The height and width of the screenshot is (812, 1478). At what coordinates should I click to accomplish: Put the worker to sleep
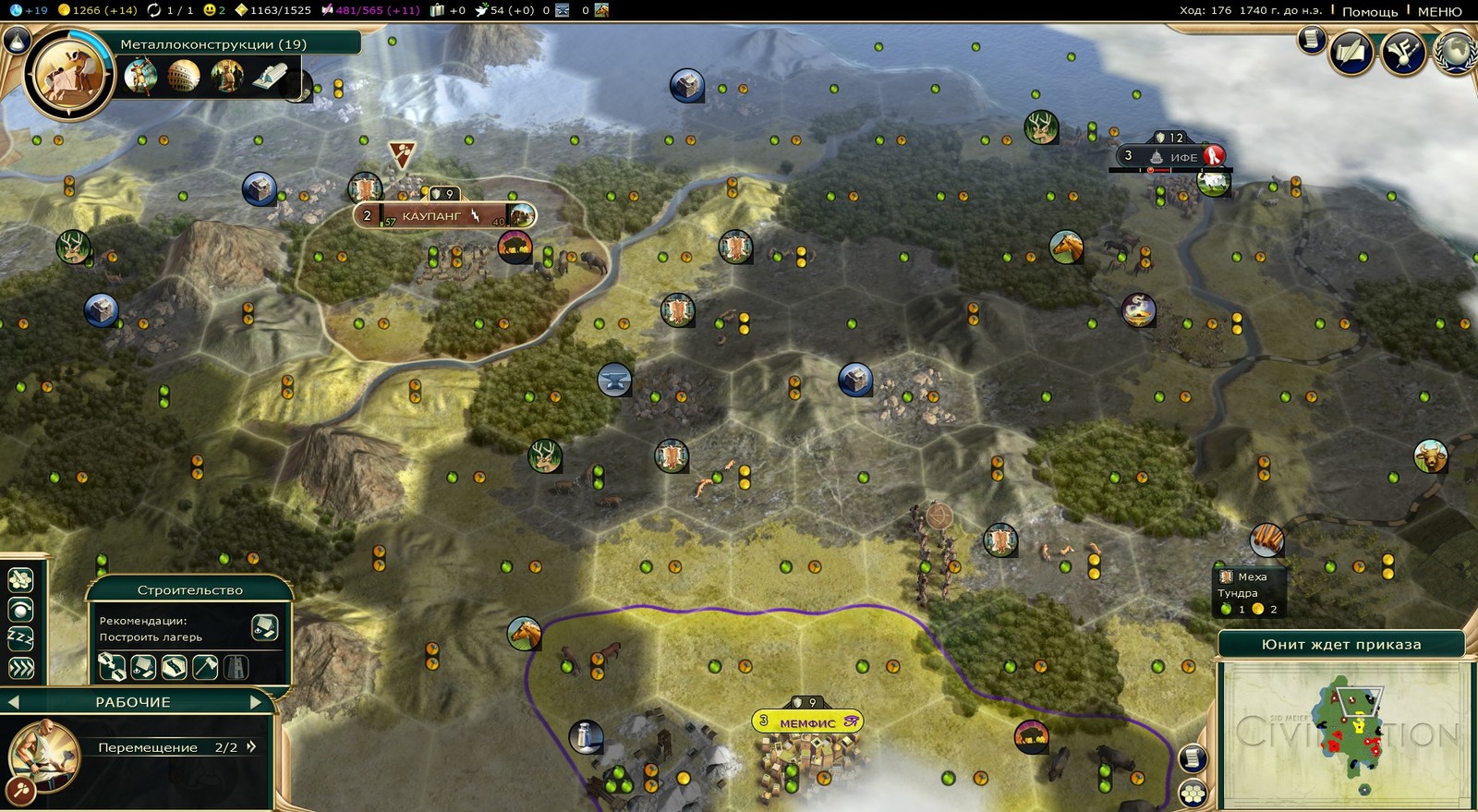pos(20,638)
